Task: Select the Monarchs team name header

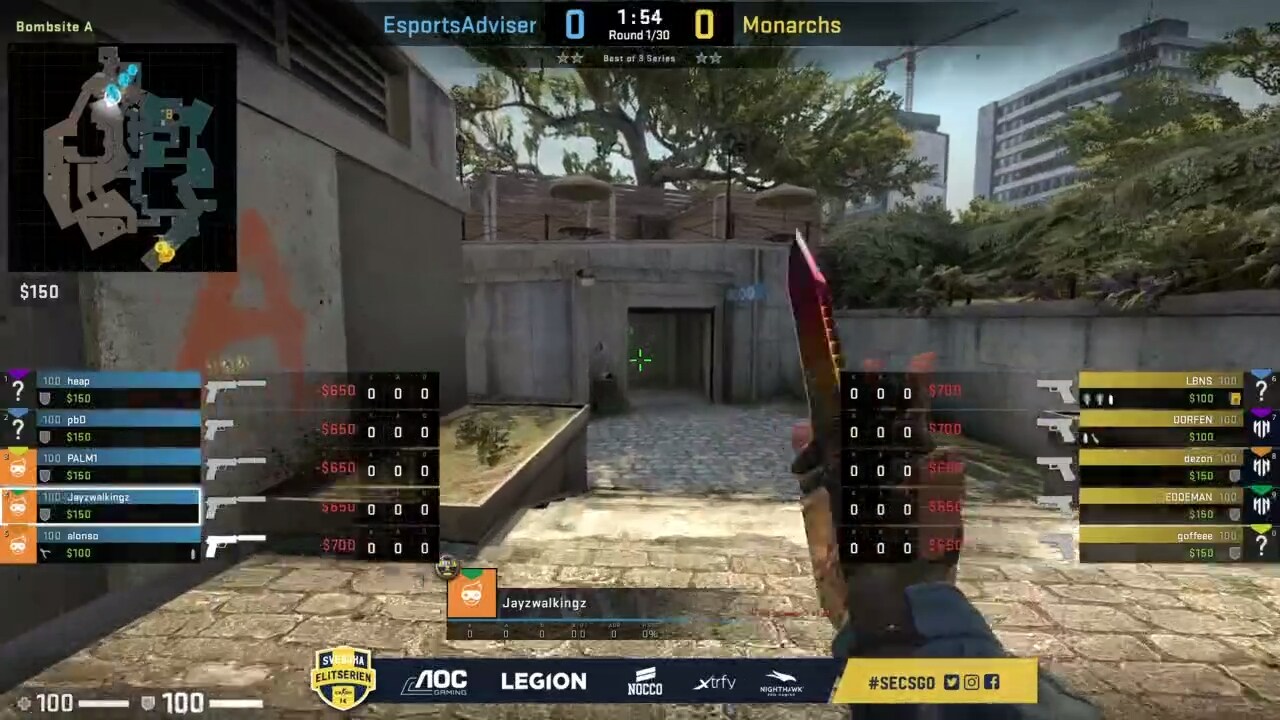Action: click(792, 25)
